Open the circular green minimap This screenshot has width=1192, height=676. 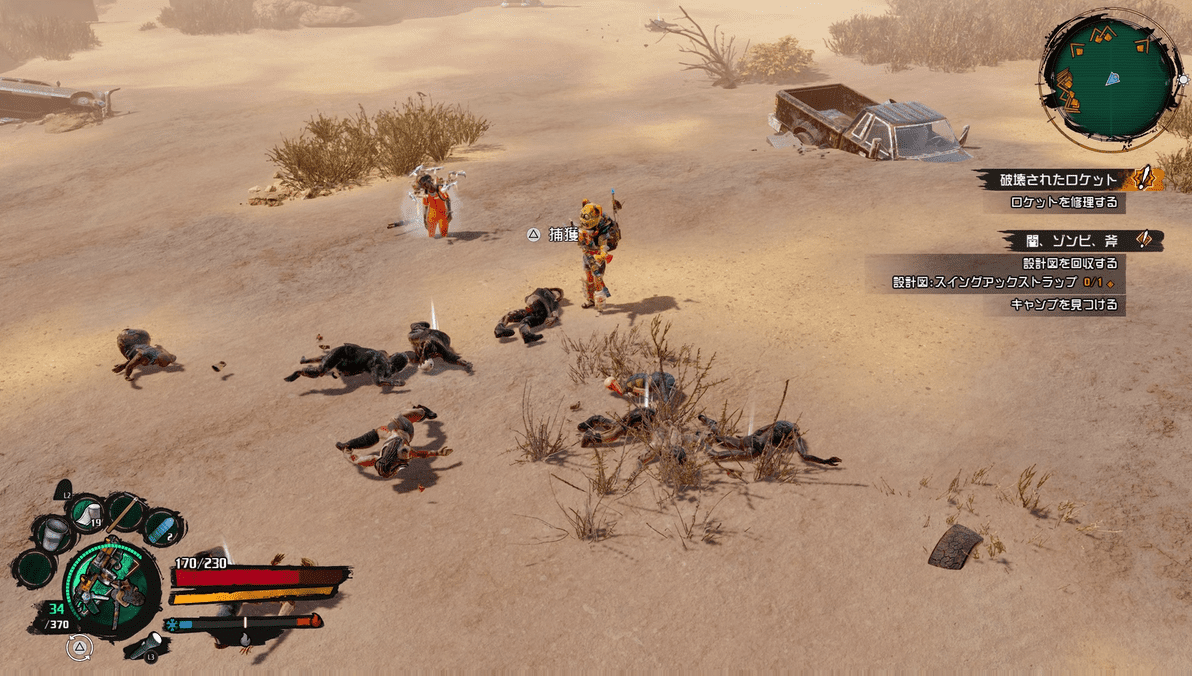1109,78
